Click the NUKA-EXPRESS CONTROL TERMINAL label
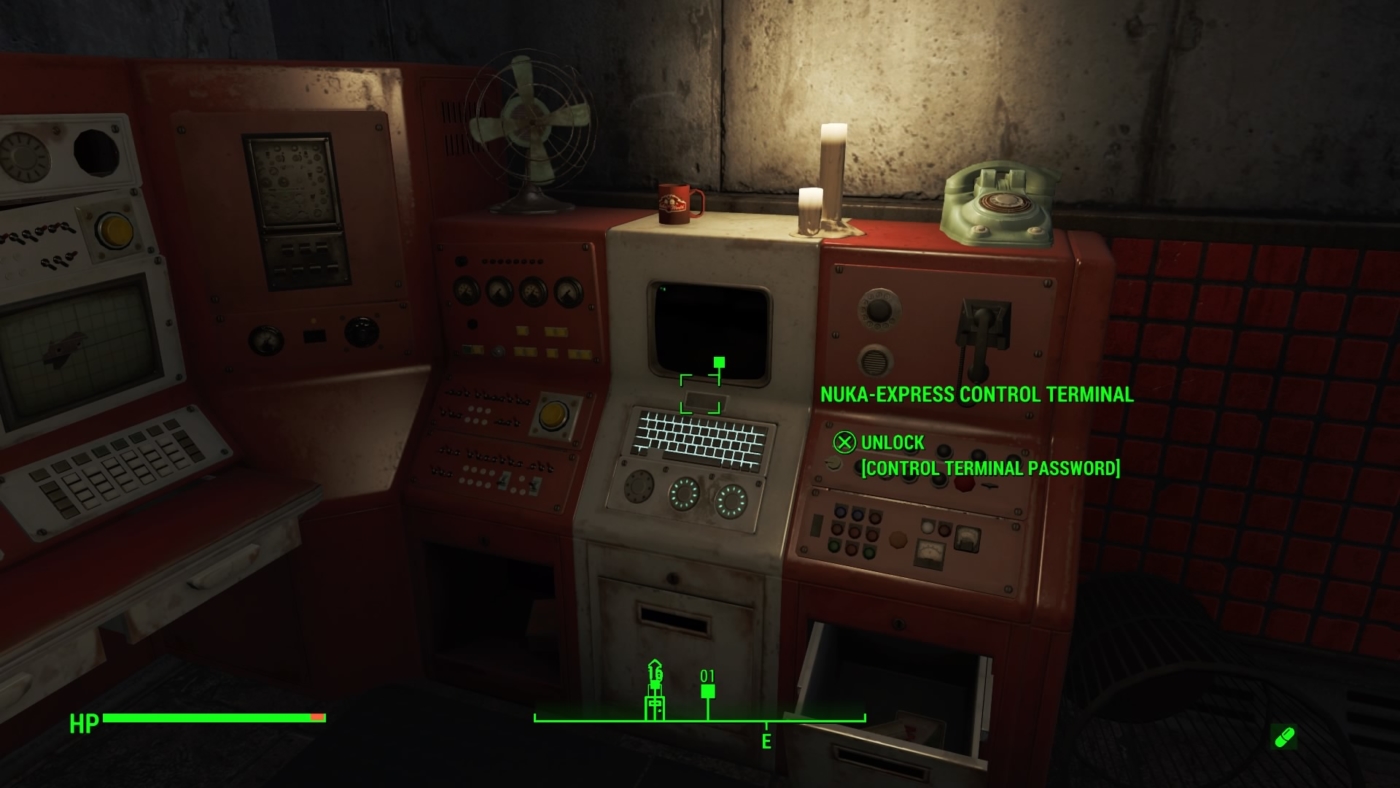 975,394
